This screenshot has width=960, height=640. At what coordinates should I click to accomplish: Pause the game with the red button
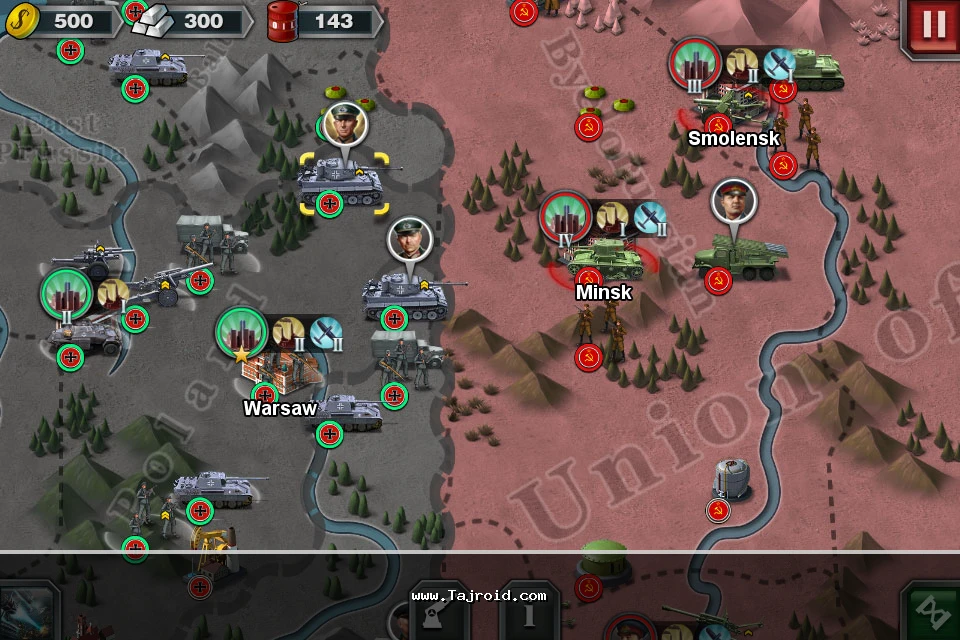932,26
